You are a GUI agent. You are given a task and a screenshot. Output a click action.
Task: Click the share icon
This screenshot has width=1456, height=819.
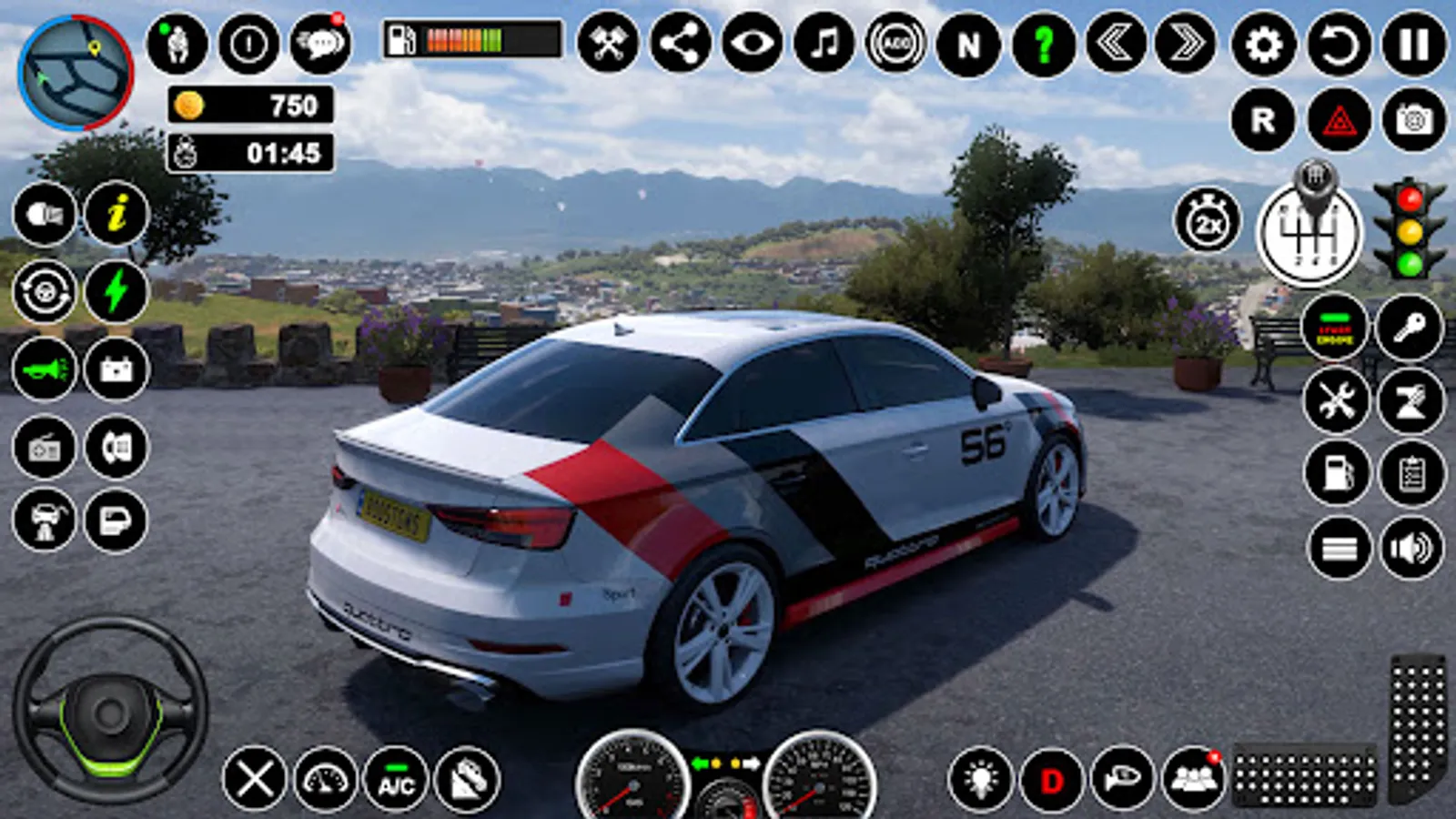680,43
